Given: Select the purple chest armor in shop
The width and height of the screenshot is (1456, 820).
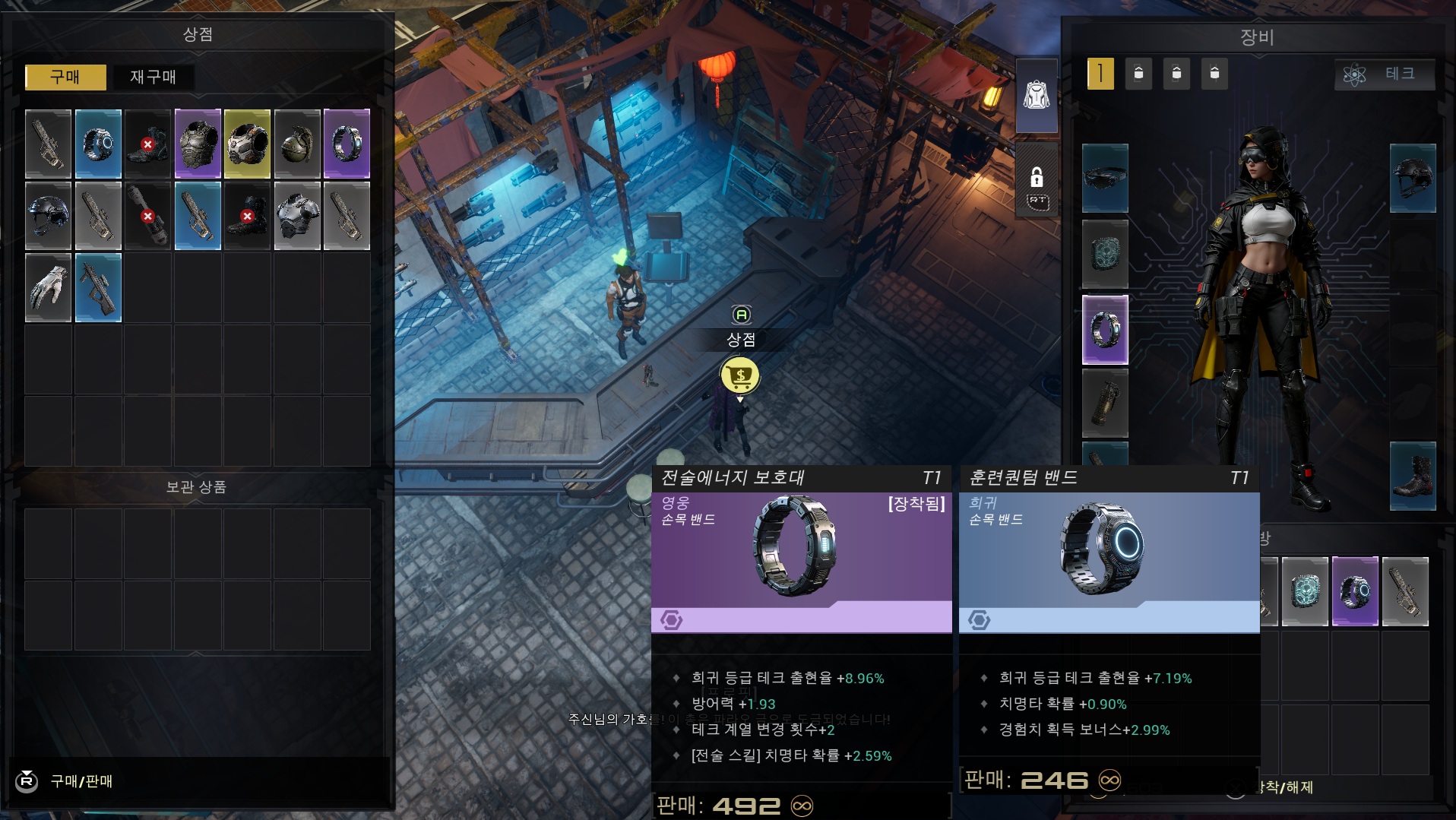Looking at the screenshot, I should [x=198, y=144].
